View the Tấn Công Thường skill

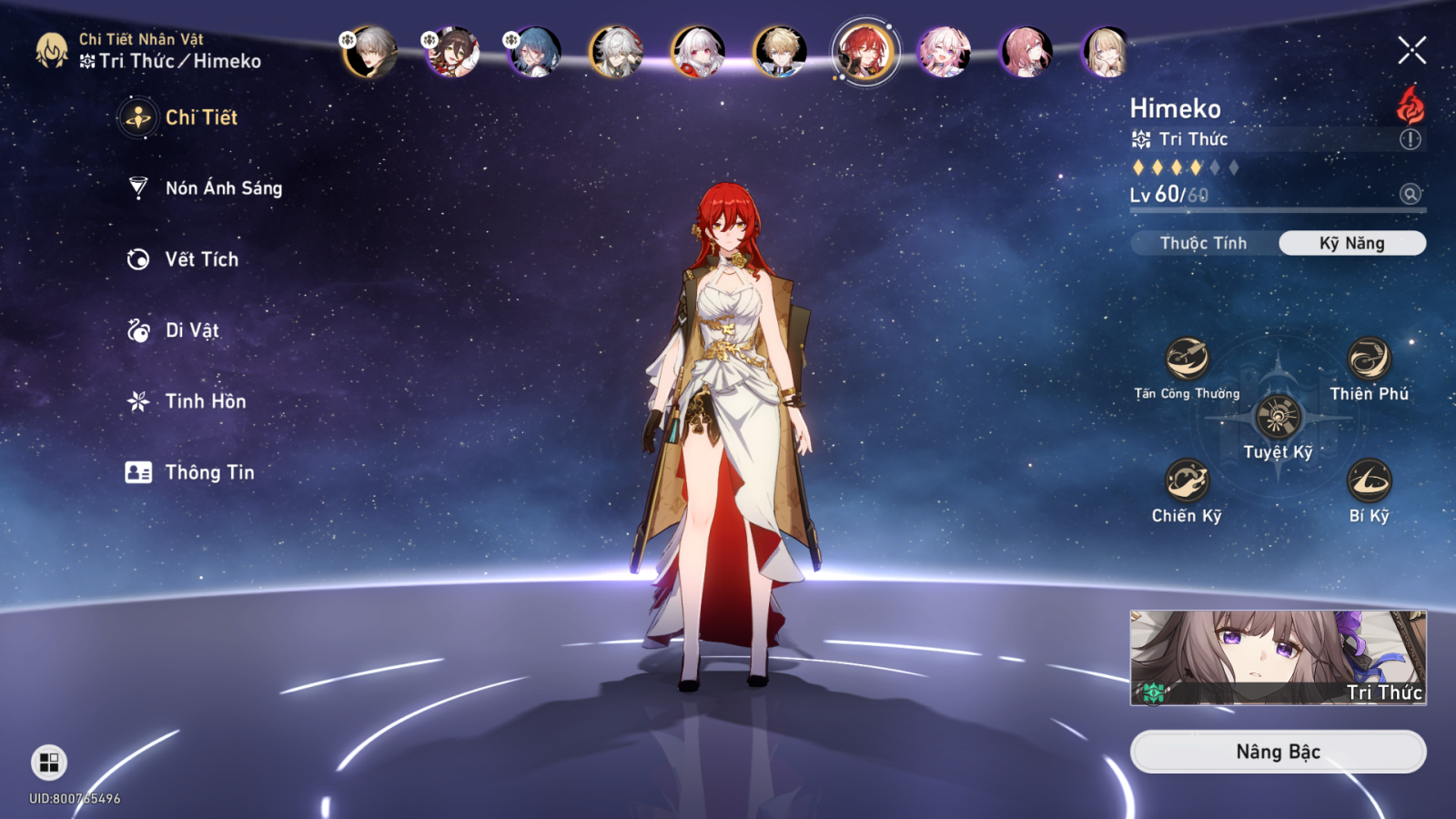[x=1187, y=359]
